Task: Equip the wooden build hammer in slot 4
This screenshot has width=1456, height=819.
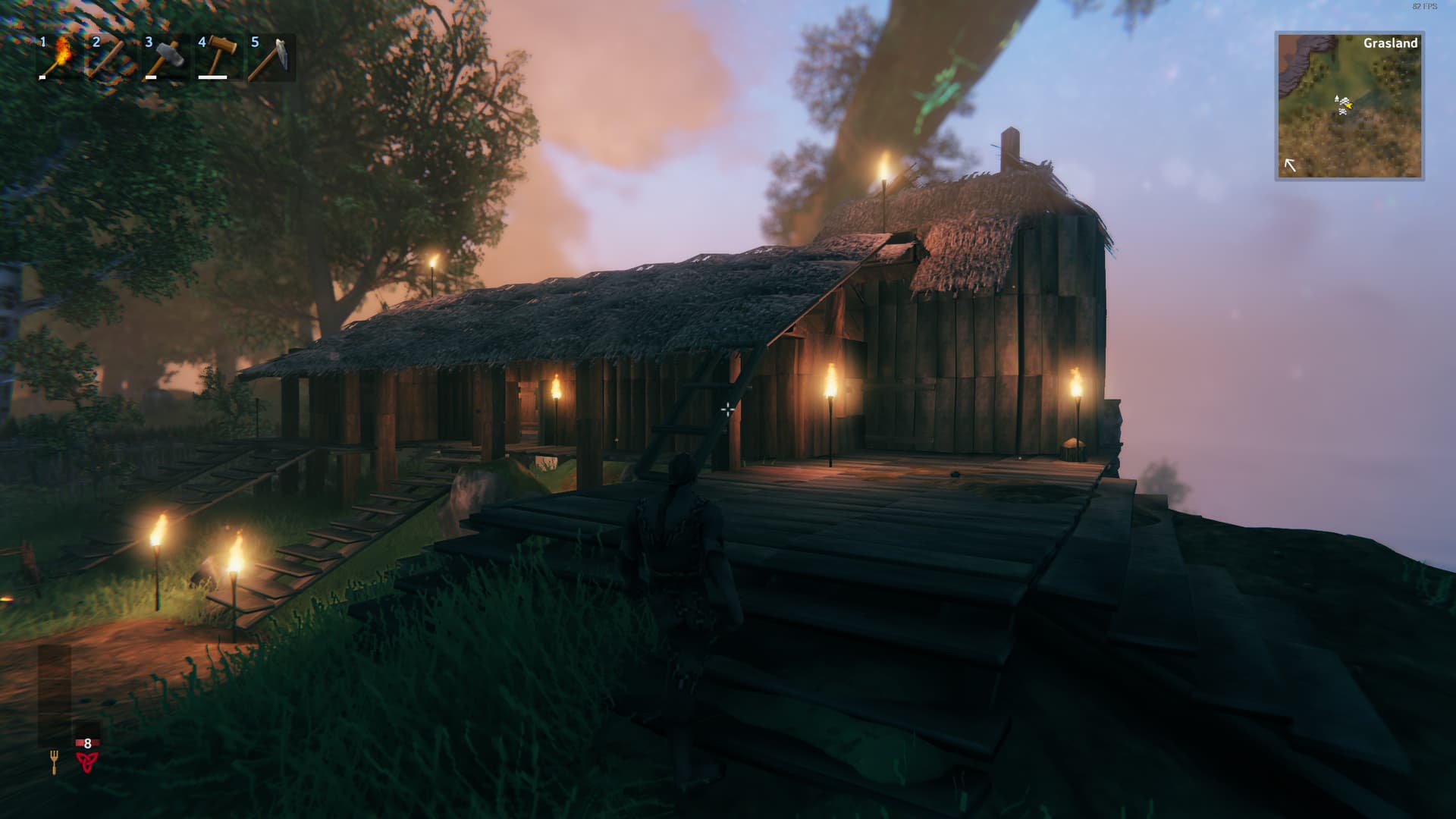Action: pos(218,58)
